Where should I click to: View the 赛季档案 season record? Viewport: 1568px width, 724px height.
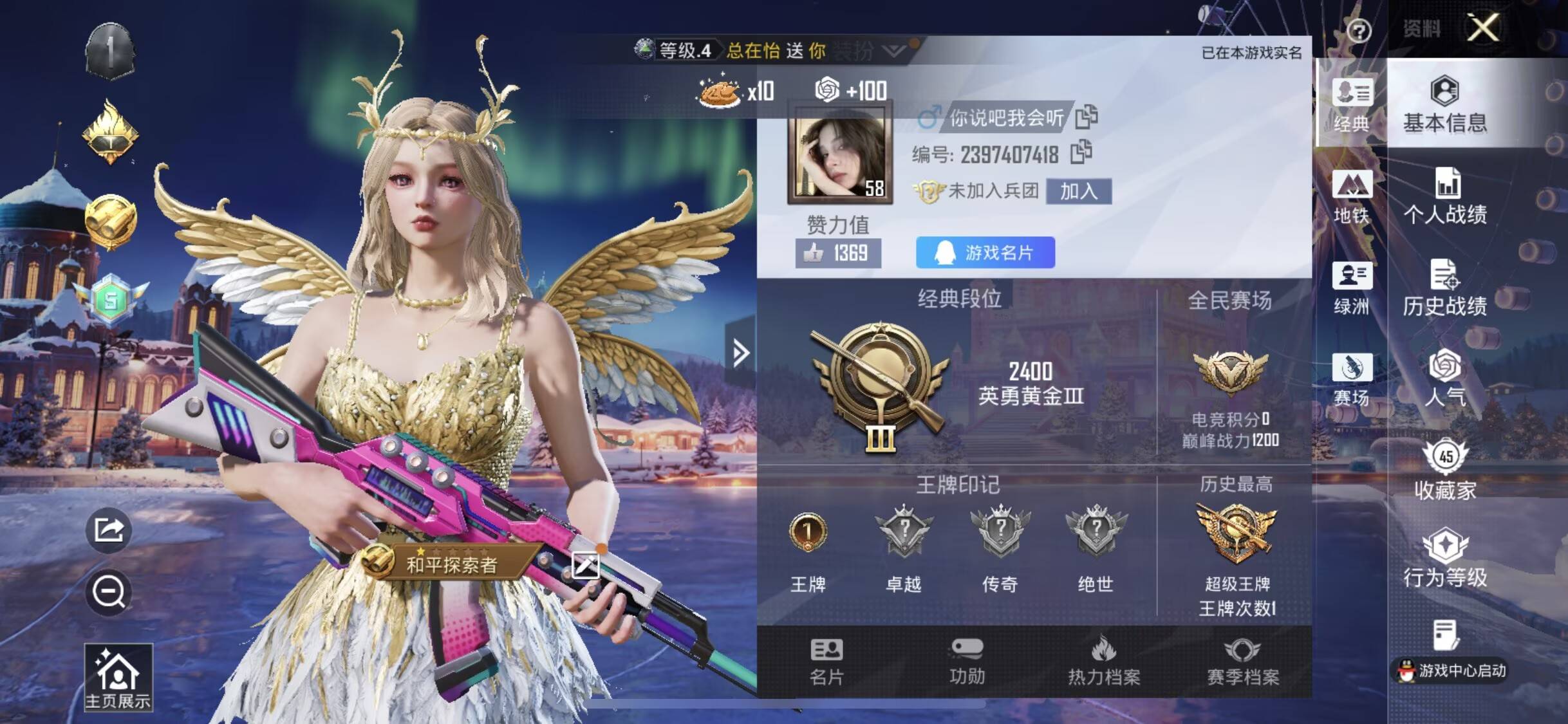point(1242,662)
